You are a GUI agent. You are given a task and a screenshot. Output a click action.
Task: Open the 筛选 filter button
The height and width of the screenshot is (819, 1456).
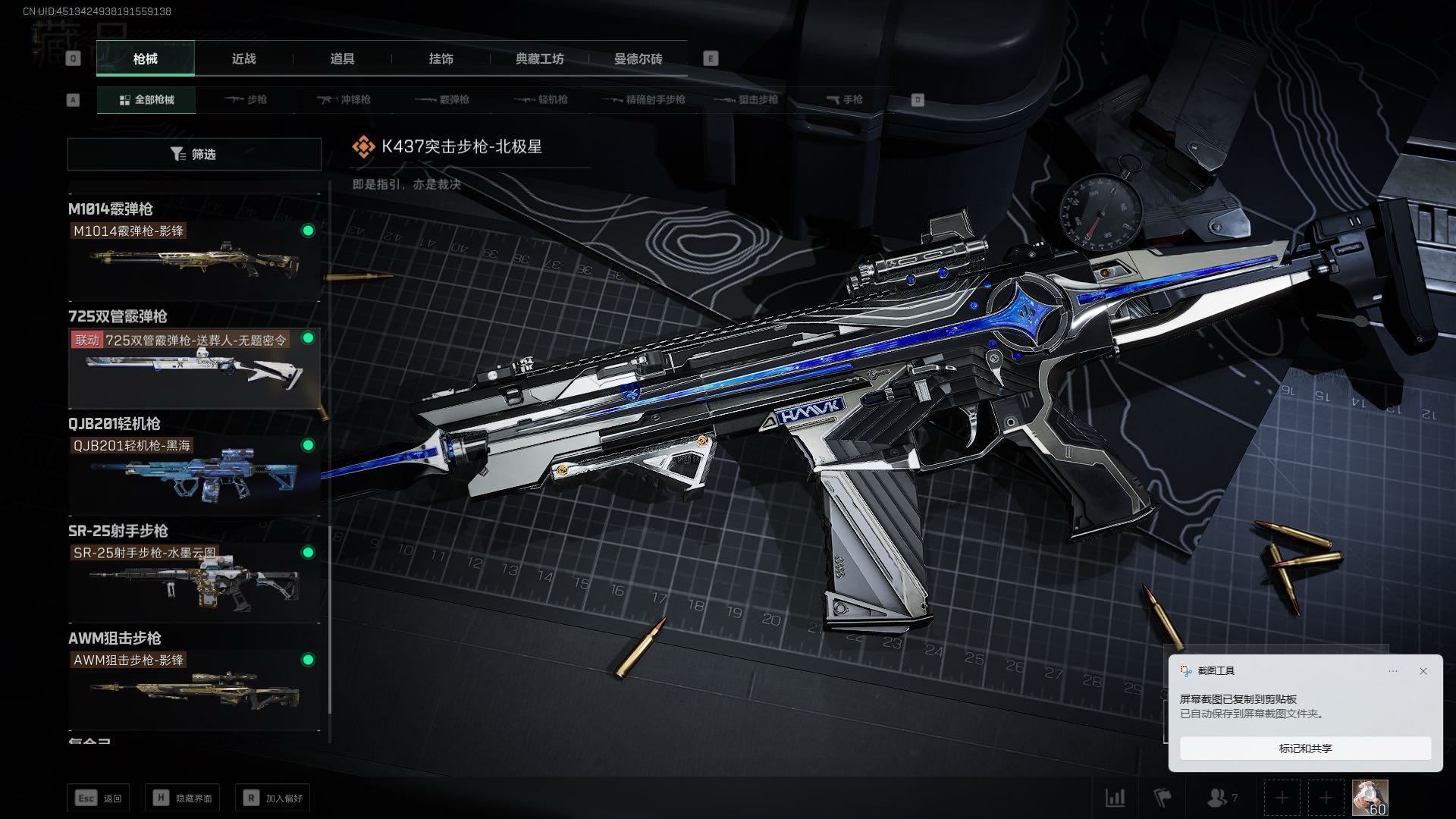click(x=194, y=154)
